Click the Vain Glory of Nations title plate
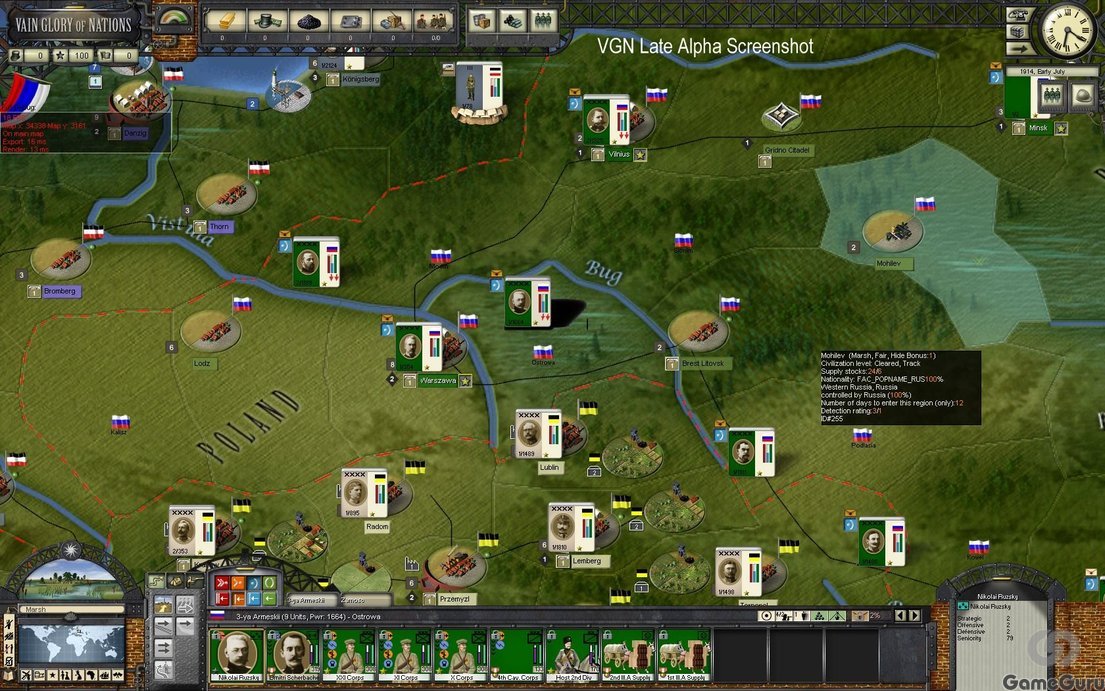 [73, 24]
